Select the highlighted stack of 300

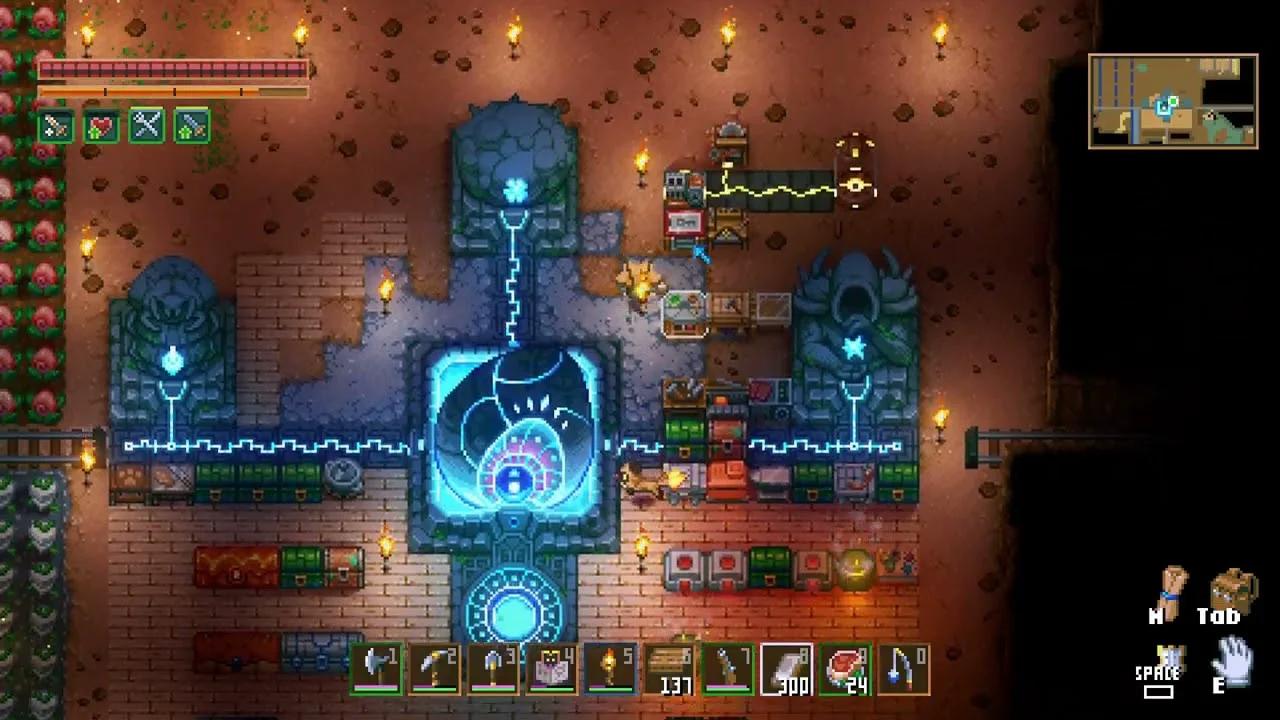(x=786, y=669)
